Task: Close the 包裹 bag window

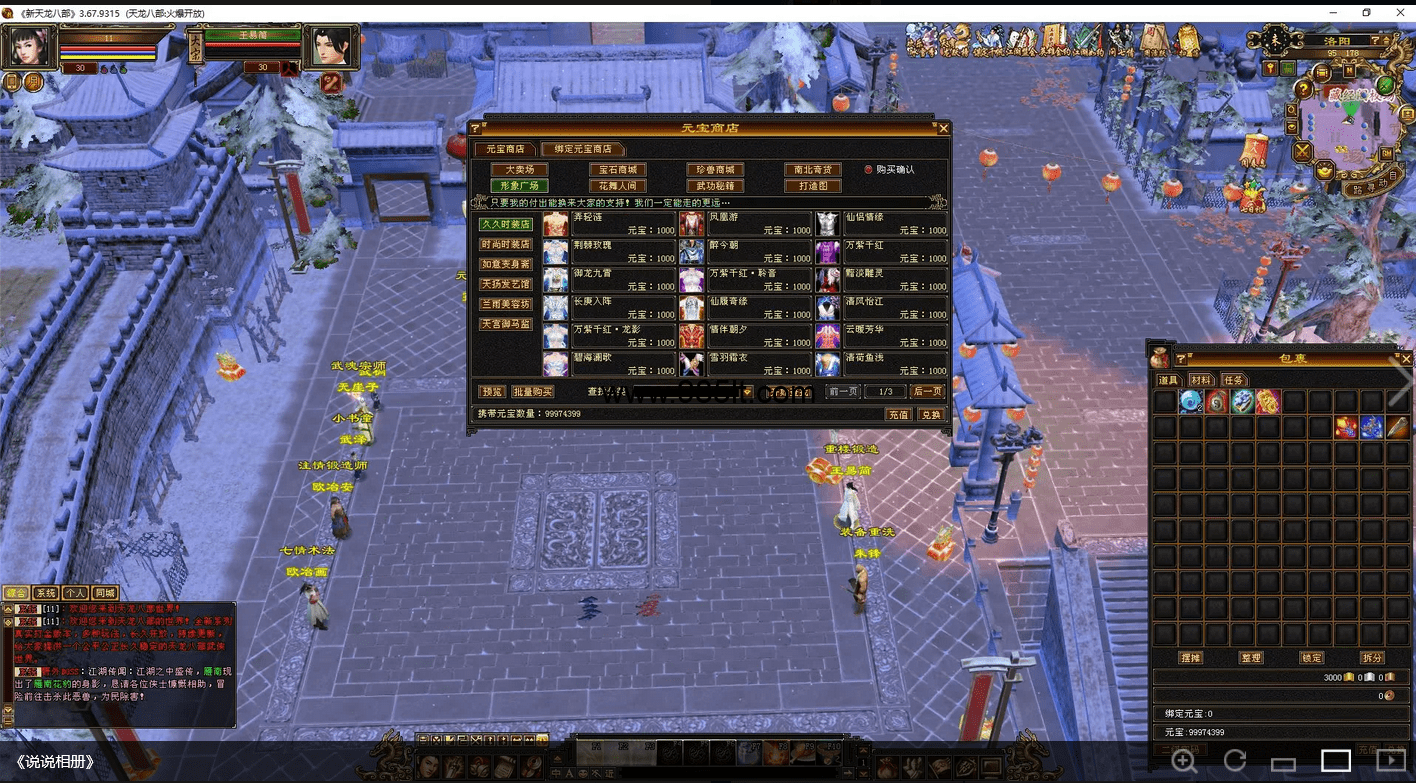Action: pos(1406,359)
